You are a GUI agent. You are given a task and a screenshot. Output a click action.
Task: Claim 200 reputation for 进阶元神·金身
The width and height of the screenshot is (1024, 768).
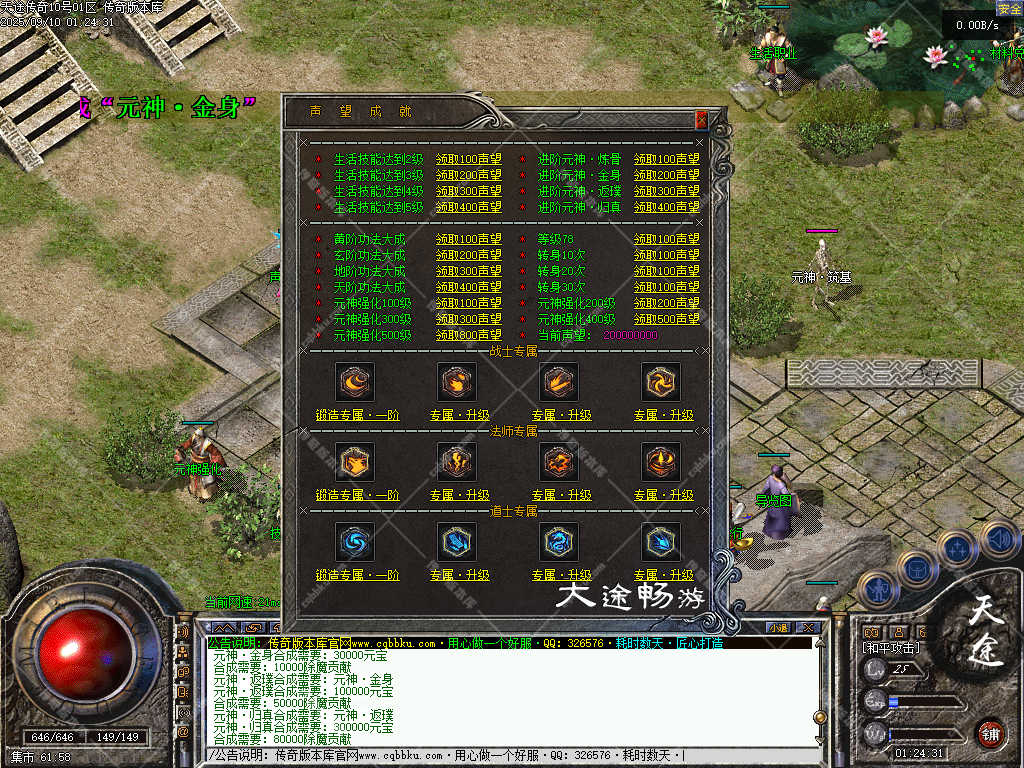(x=666, y=175)
